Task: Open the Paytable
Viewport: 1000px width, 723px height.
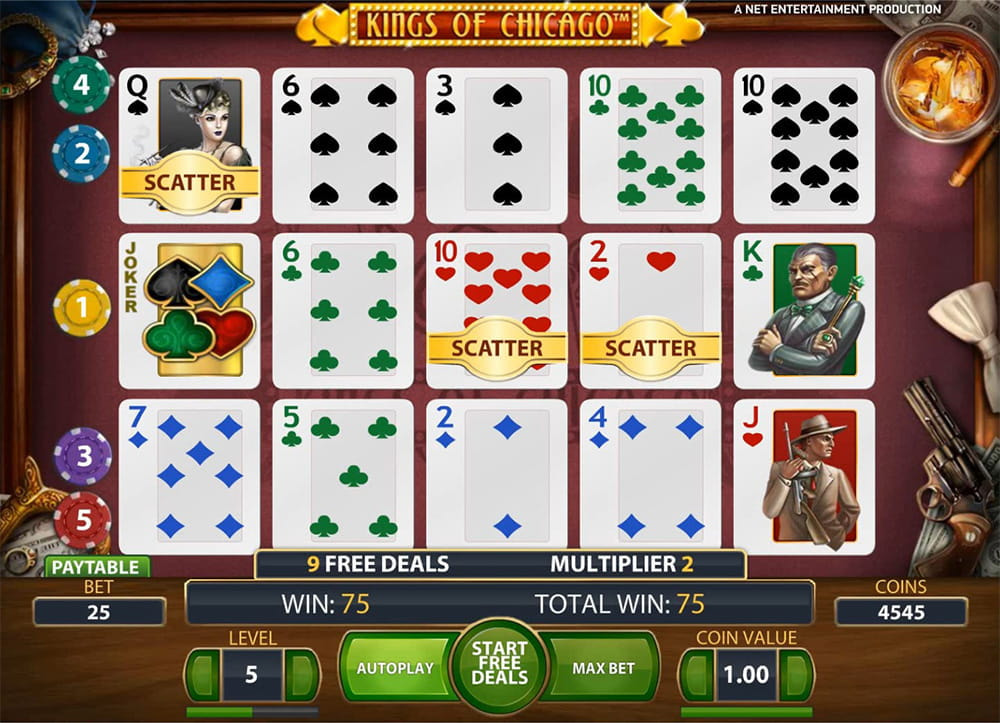Action: pos(96,567)
